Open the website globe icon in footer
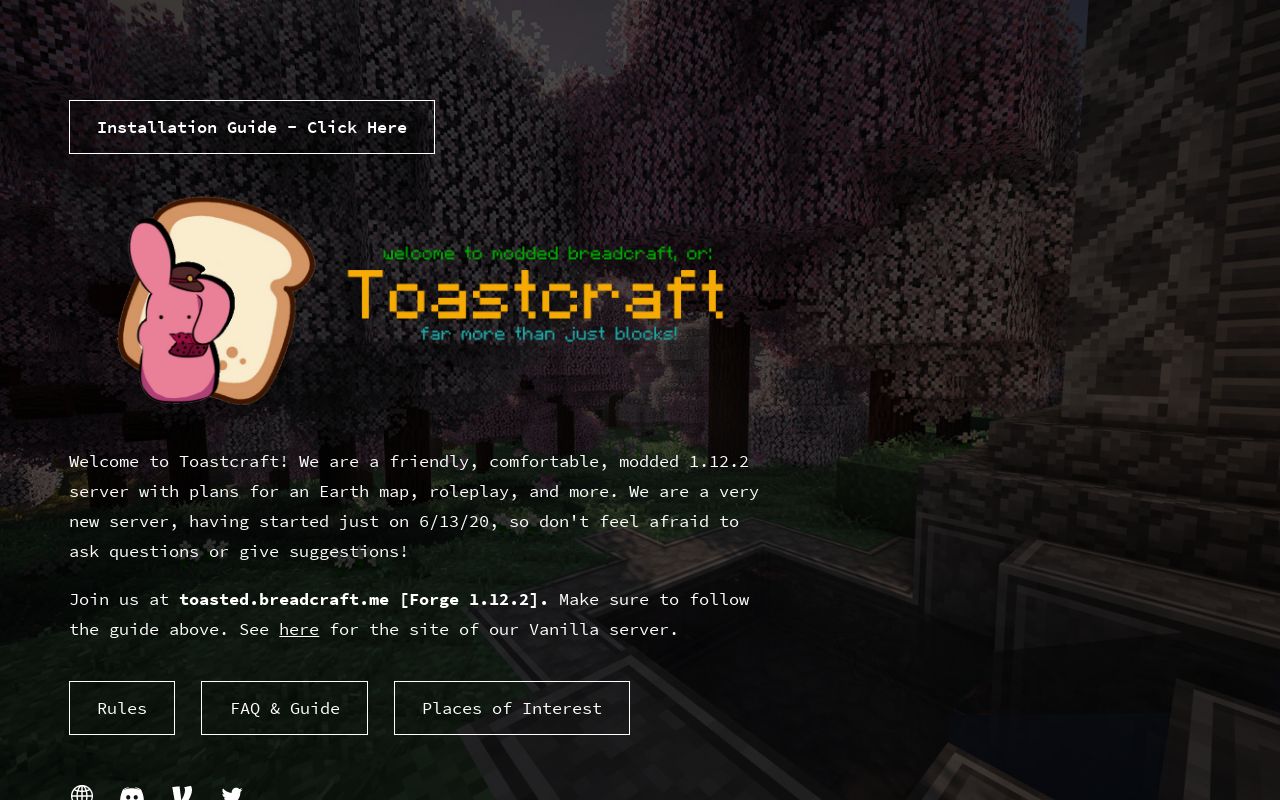This screenshot has height=800, width=1280. [x=81, y=795]
